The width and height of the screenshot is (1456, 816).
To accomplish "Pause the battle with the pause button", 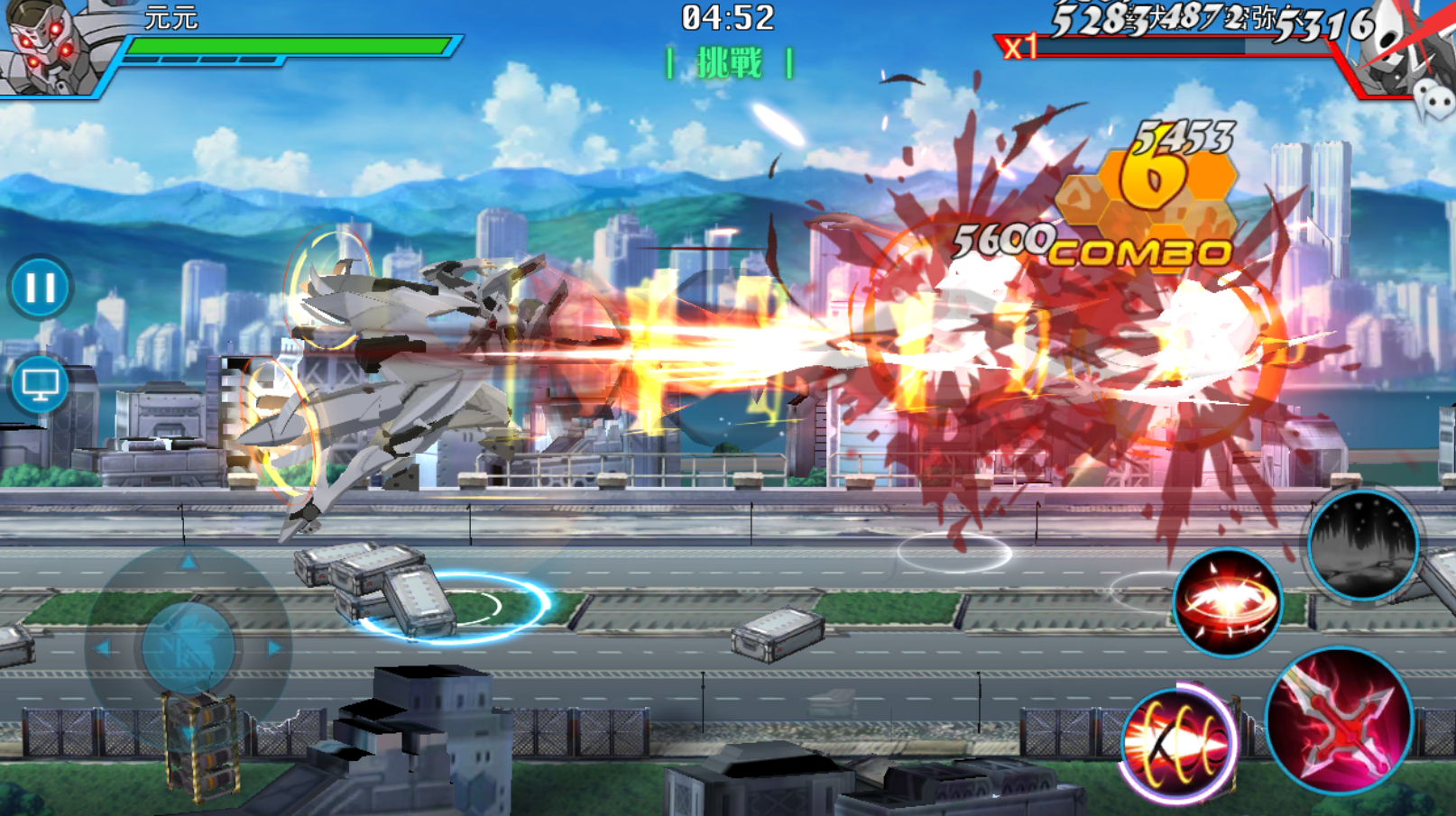I will pyautogui.click(x=40, y=289).
